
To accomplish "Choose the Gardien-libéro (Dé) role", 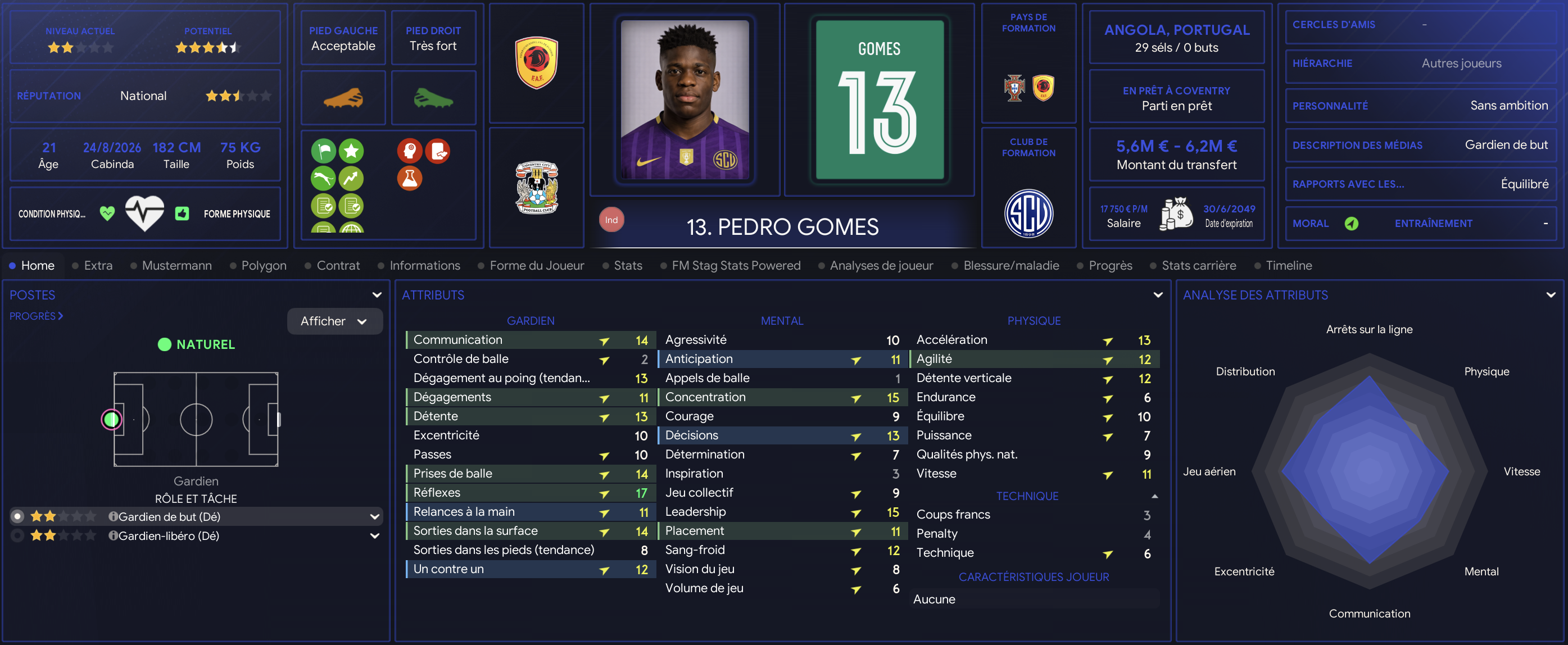I will pyautogui.click(x=169, y=535).
